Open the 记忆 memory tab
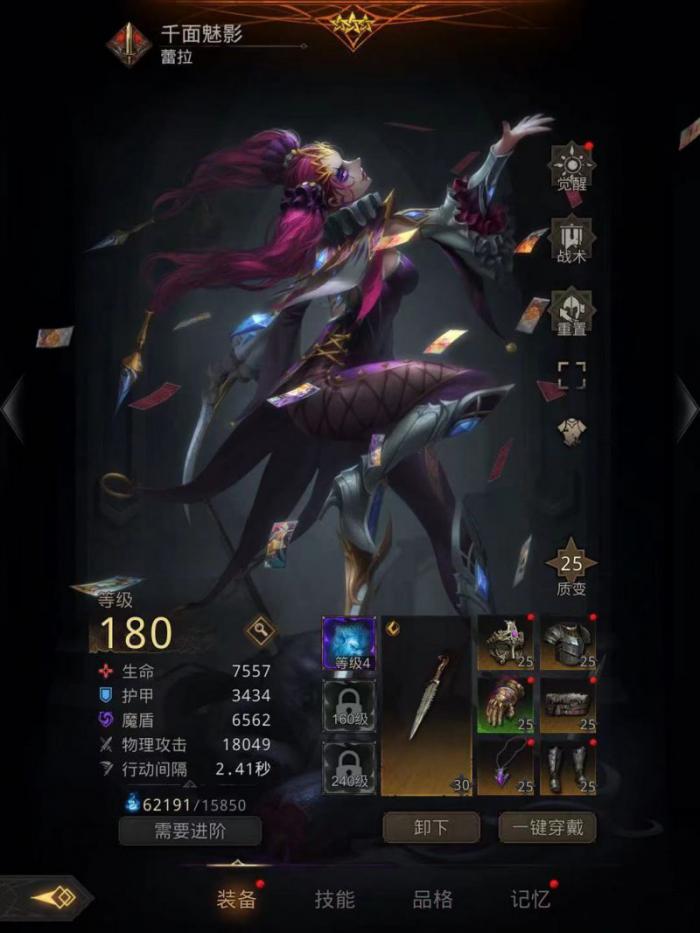 pos(531,898)
